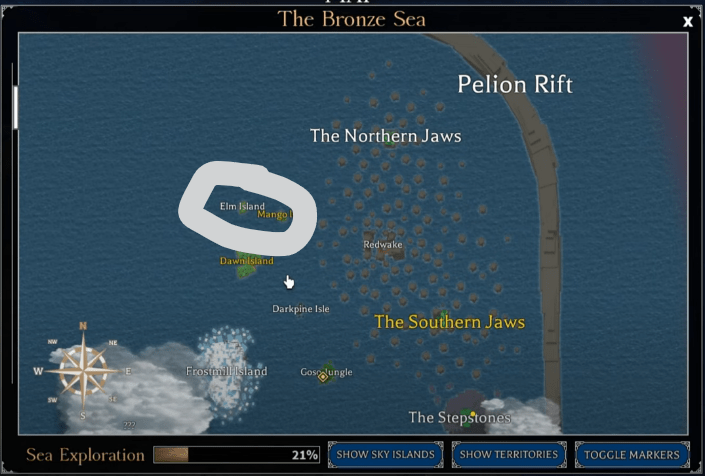Activate the Toggle Markers button

coord(632,454)
